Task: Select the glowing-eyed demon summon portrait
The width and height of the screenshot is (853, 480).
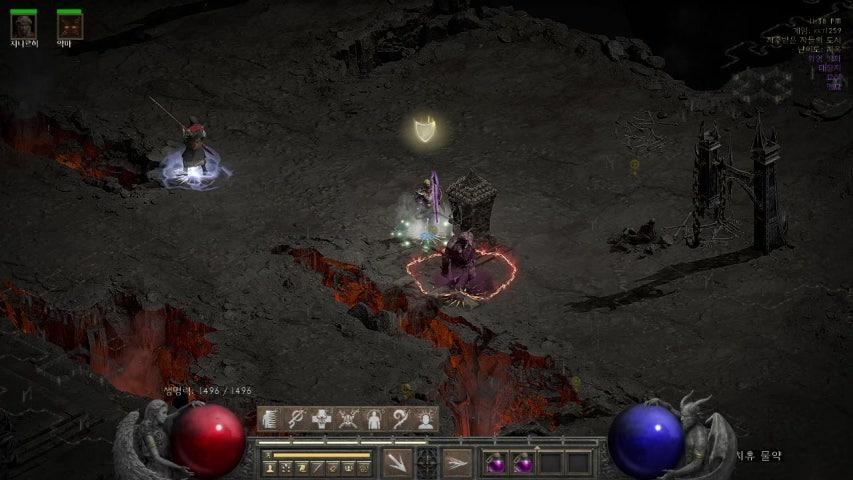Action: tap(69, 24)
